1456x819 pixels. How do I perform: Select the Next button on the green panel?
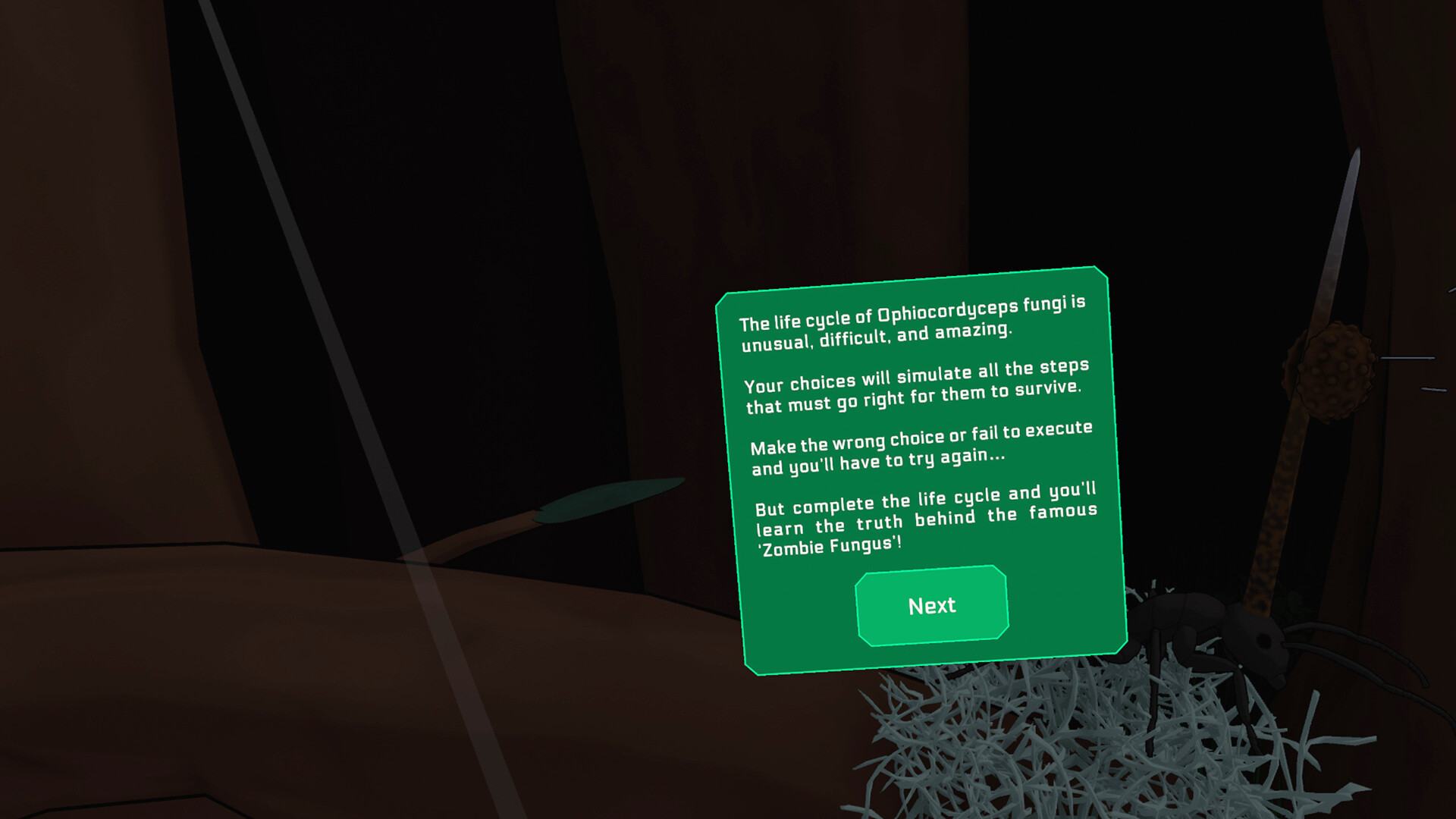(931, 604)
